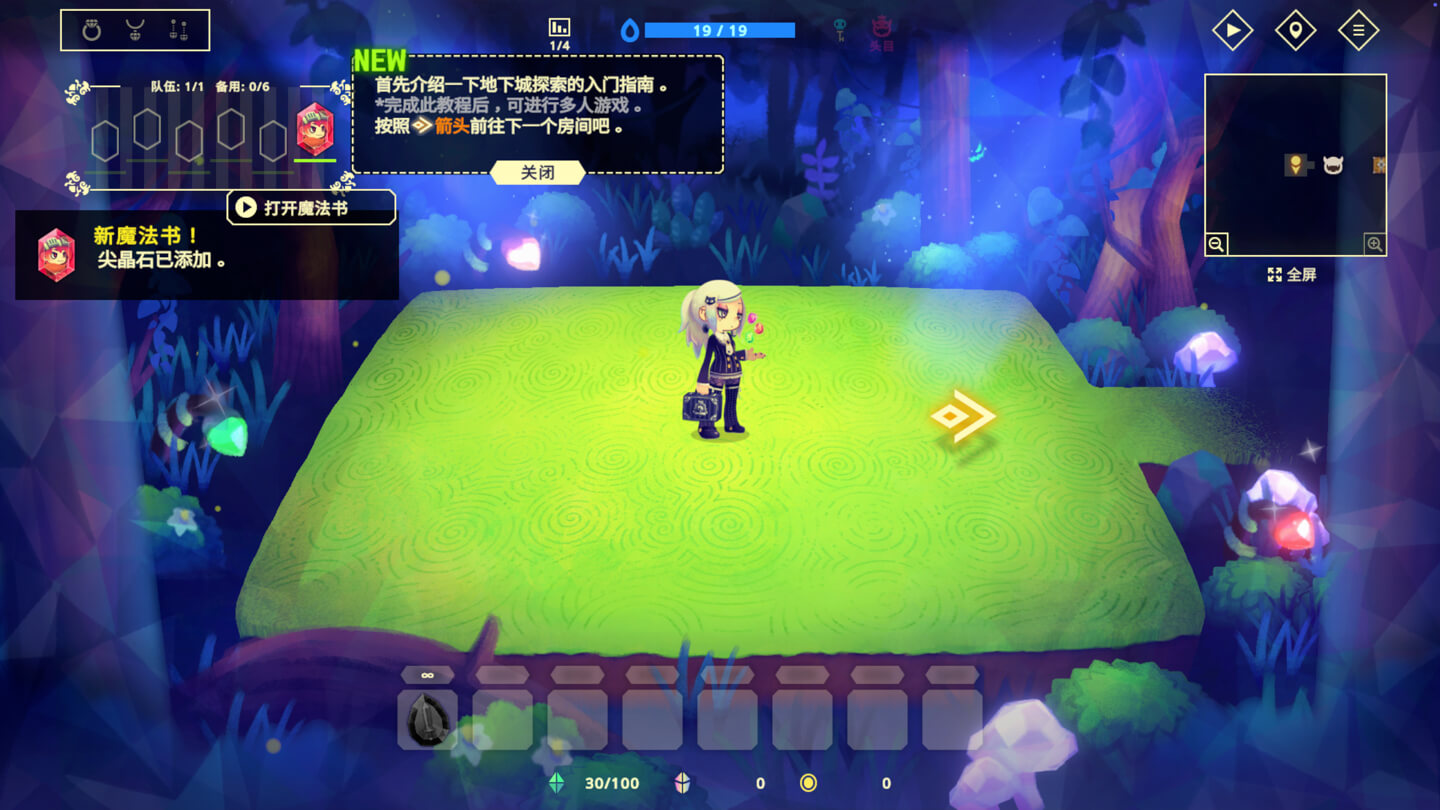
Task: Click the play diamond icon at top right
Action: (x=1232, y=30)
